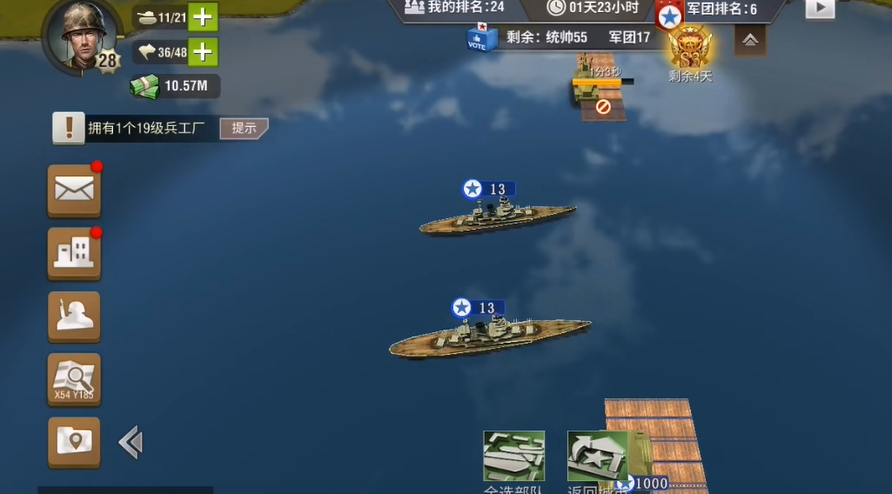Open the saluting soldier menu
This screenshot has height=494, width=892.
(74, 316)
